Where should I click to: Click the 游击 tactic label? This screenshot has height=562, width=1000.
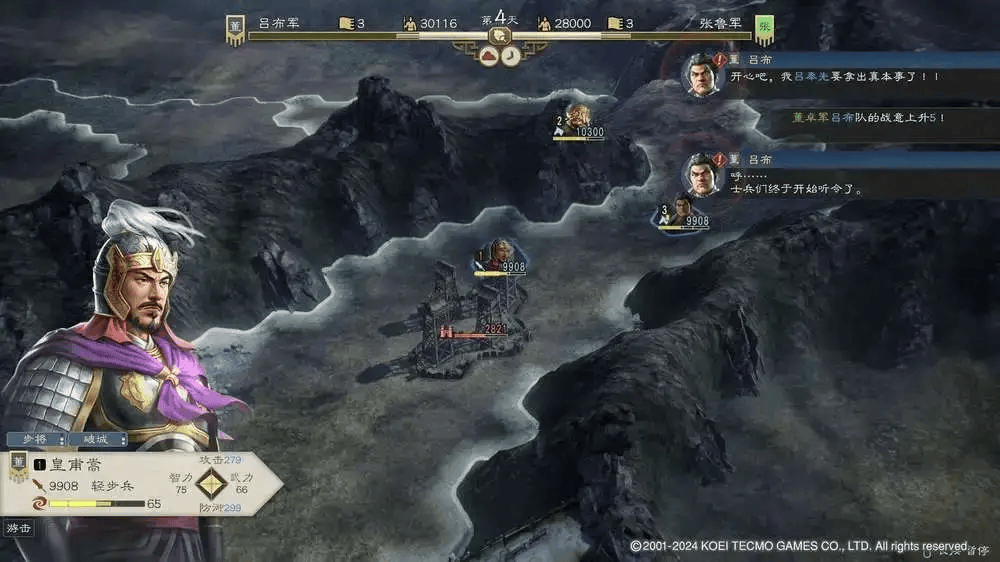[x=18, y=528]
